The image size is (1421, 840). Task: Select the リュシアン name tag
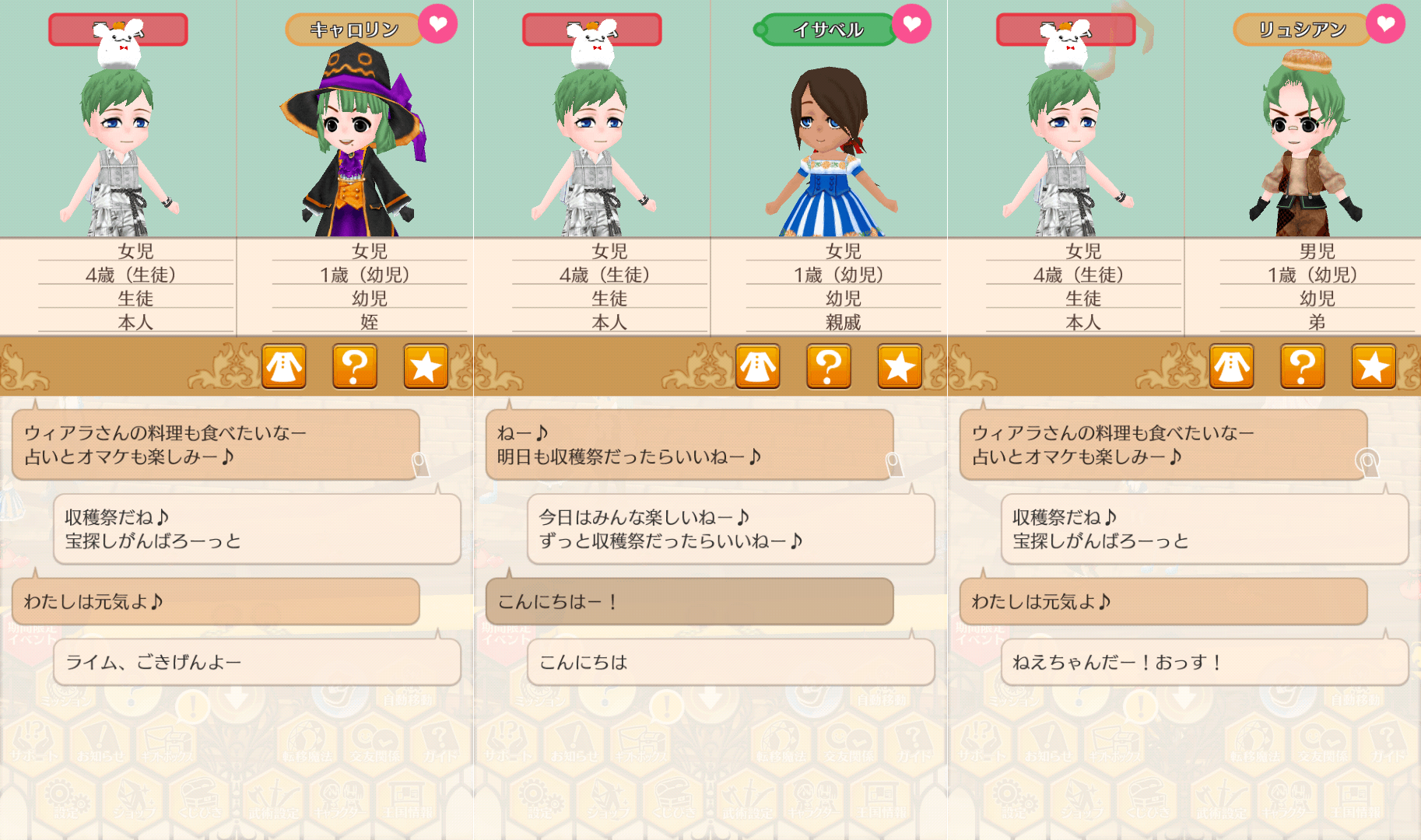(1301, 30)
